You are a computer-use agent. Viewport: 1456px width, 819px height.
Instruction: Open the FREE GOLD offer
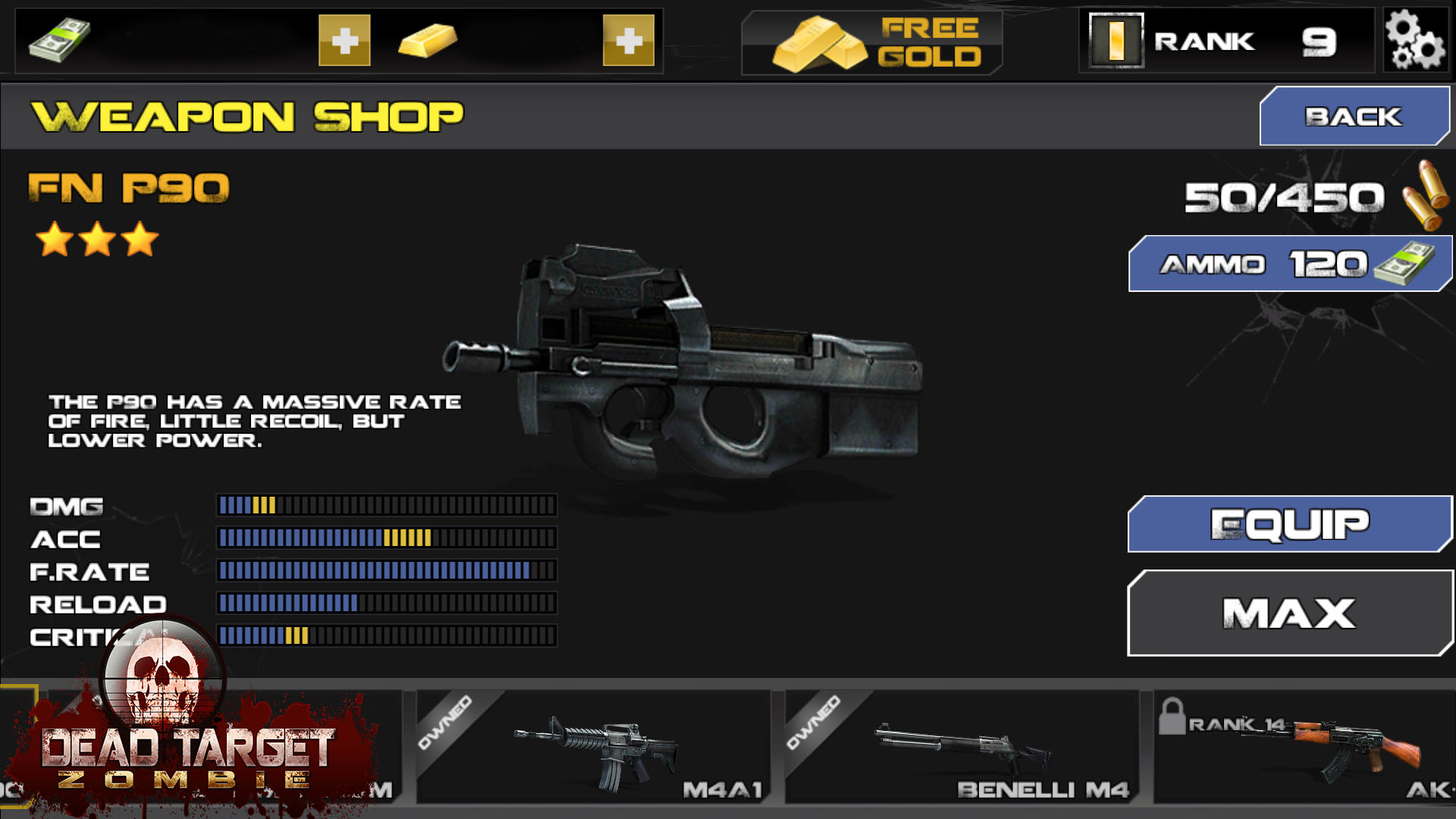tap(872, 42)
